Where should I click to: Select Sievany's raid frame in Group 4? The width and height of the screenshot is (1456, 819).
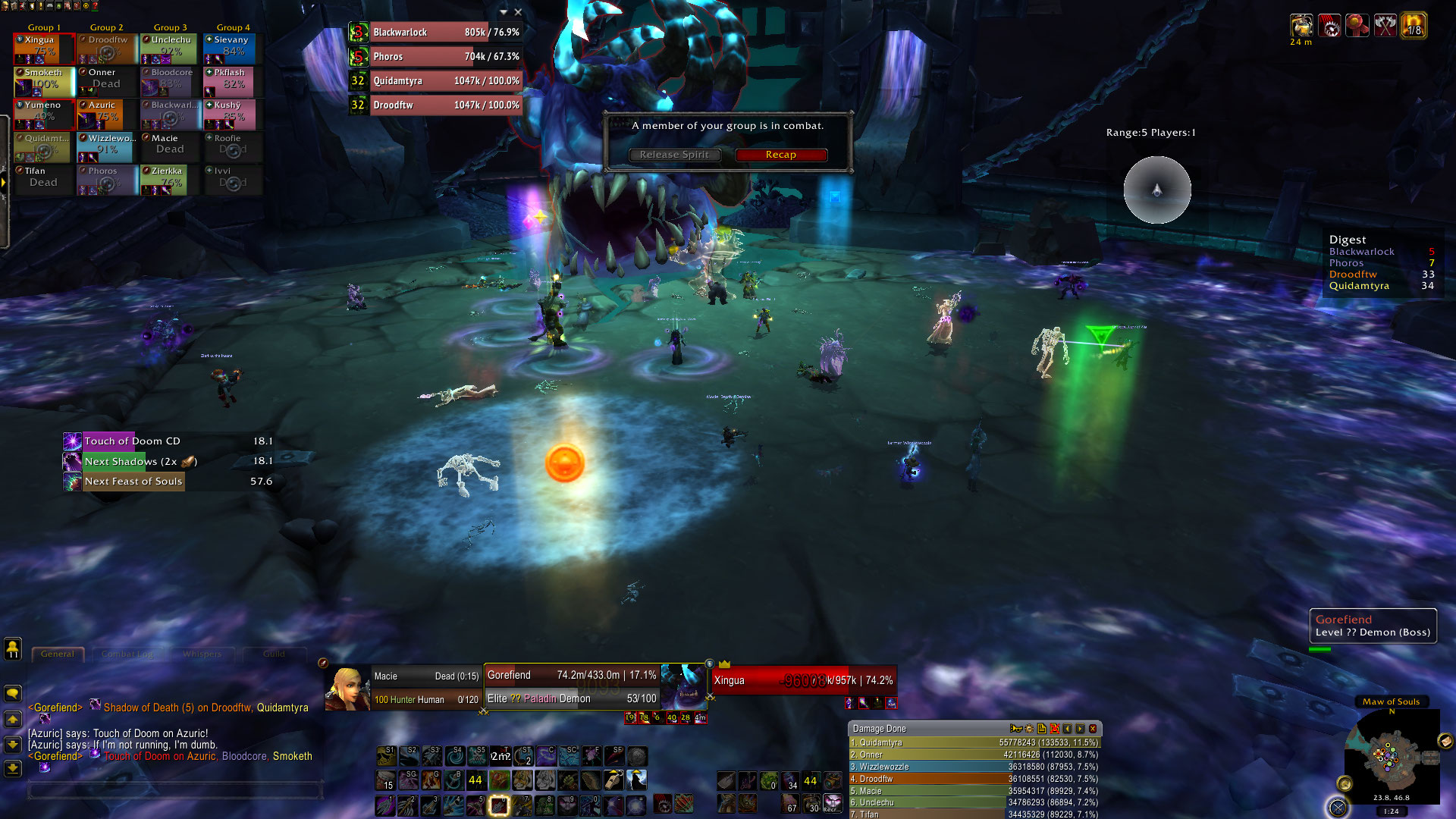point(230,49)
